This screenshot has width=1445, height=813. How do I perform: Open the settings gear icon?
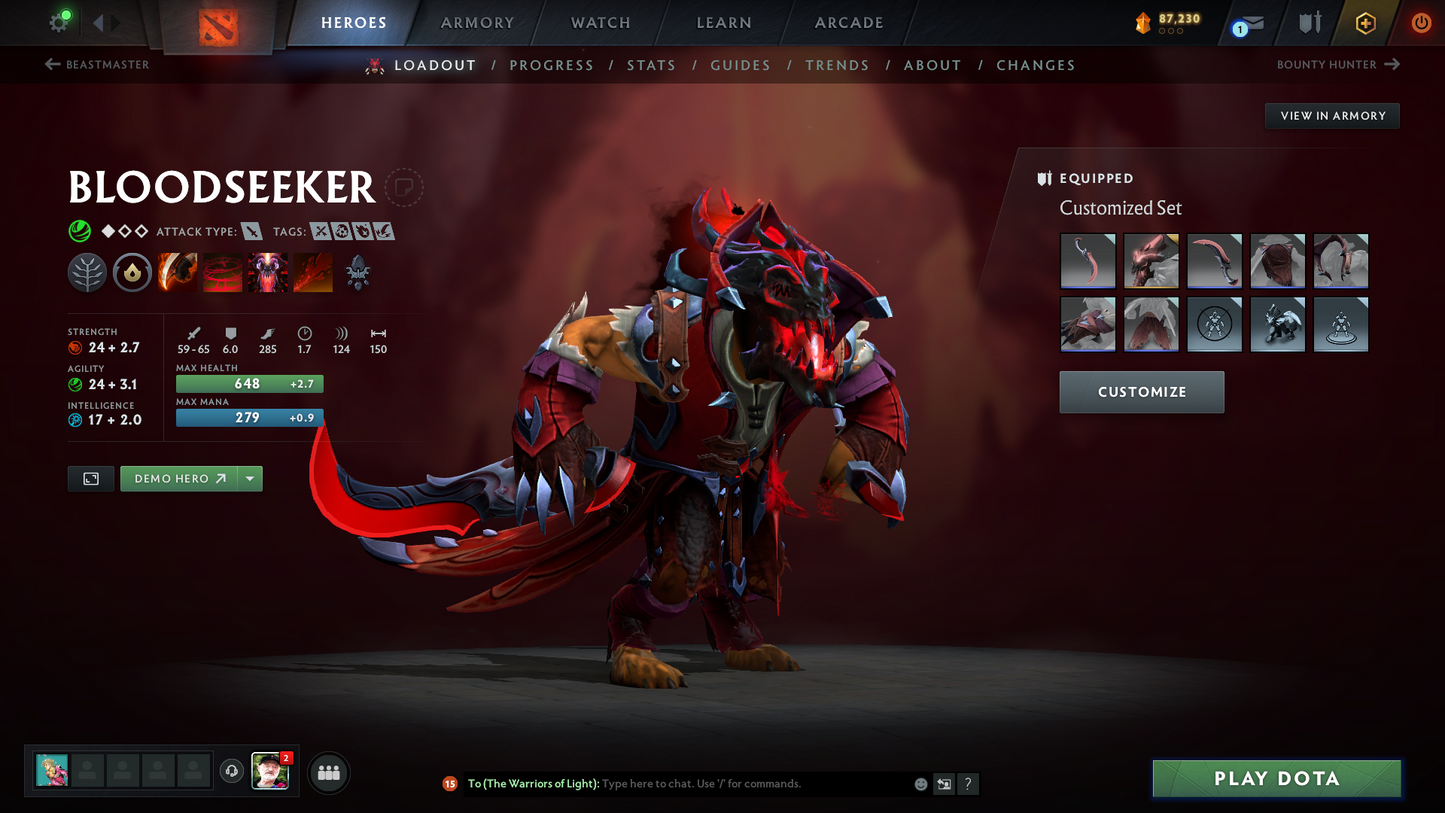[57, 22]
